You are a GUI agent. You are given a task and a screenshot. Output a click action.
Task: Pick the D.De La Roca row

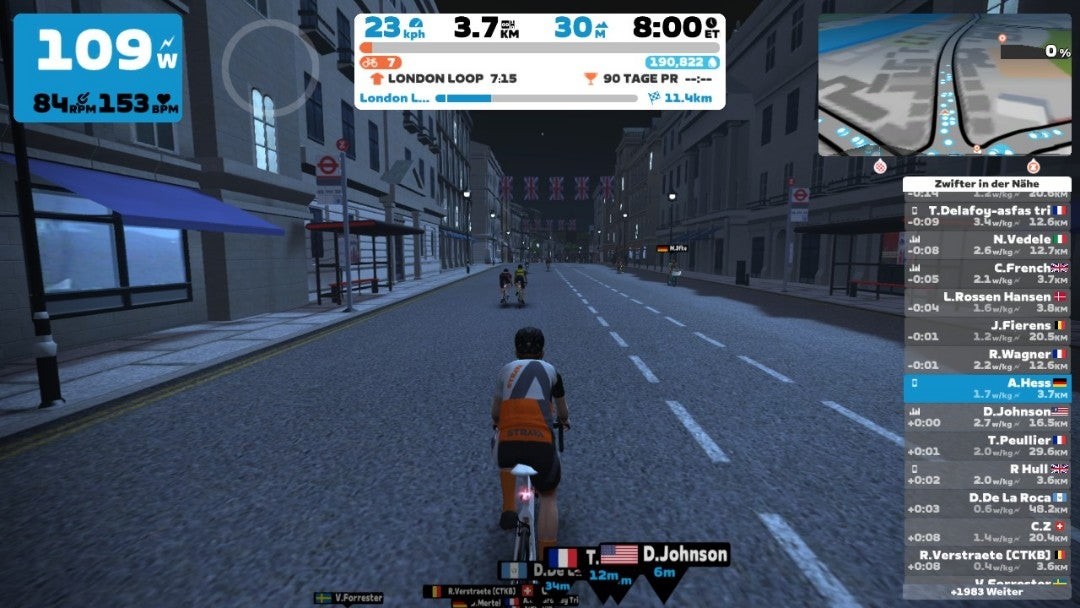pyautogui.click(x=987, y=503)
